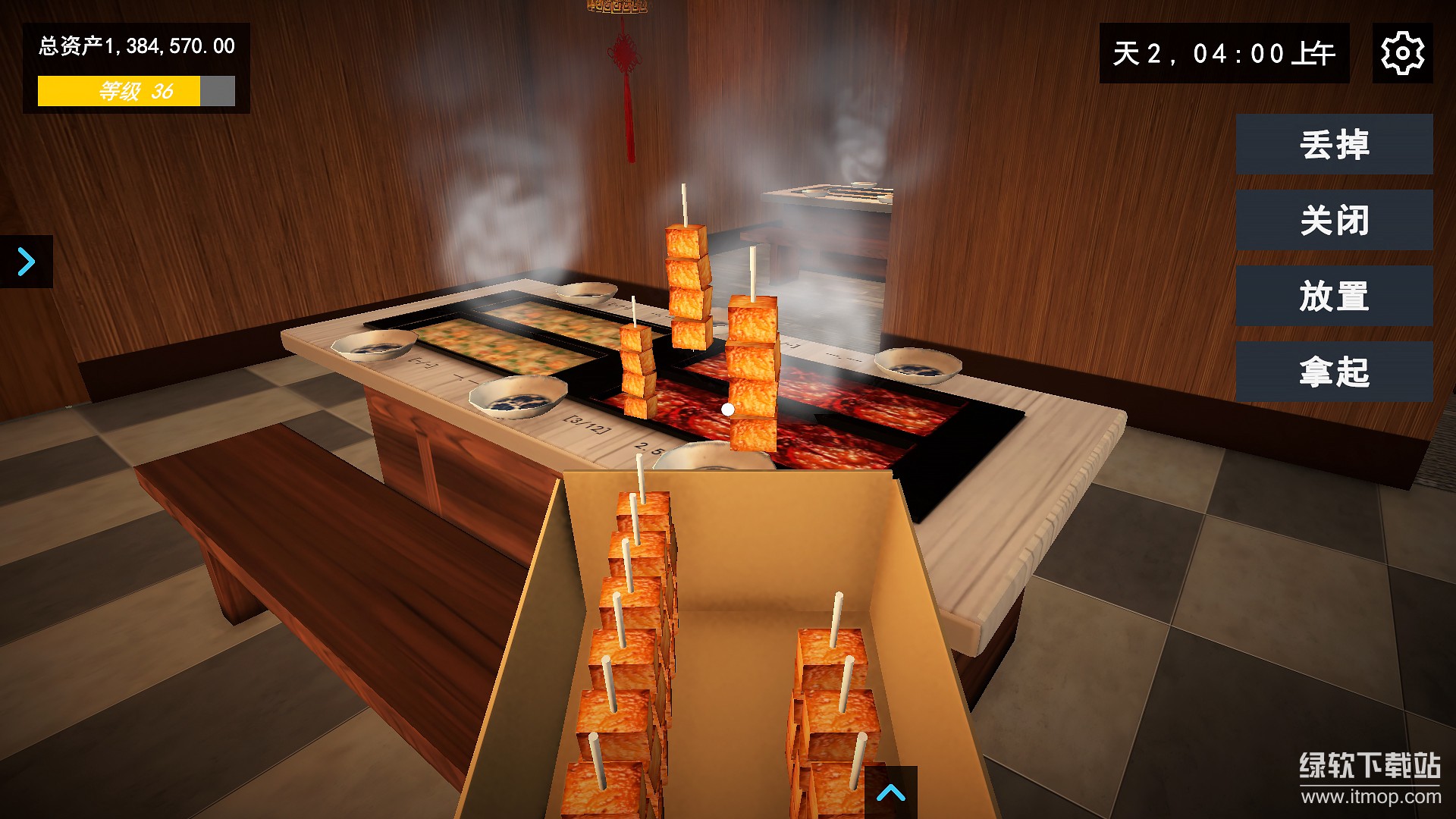Select the 关闭 (close) button
This screenshot has width=1456, height=819.
pyautogui.click(x=1334, y=220)
